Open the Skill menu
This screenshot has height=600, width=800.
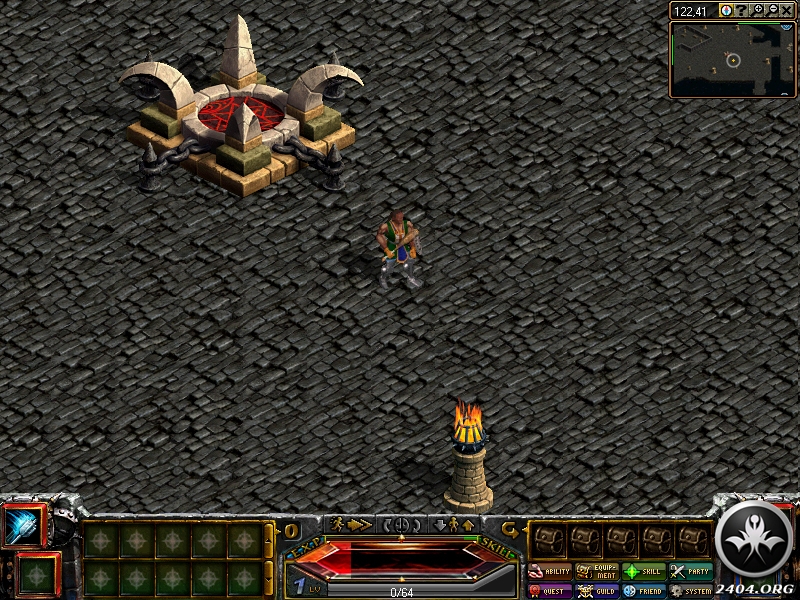(644, 572)
